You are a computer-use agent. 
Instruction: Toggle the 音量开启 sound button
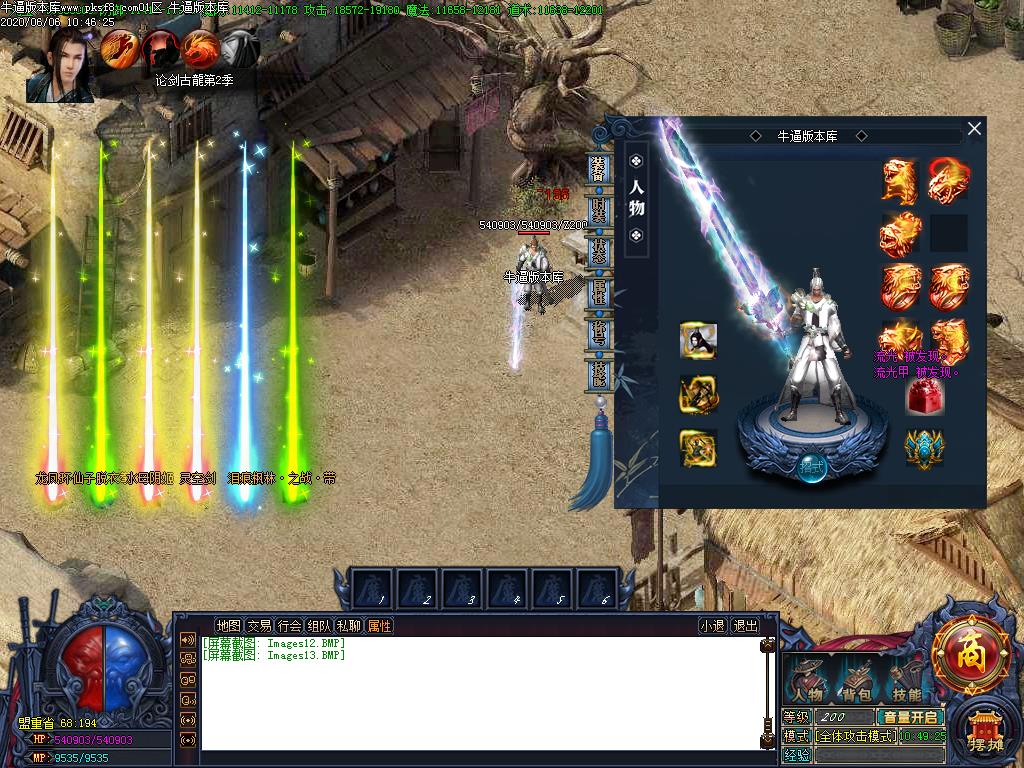pyautogui.click(x=909, y=717)
